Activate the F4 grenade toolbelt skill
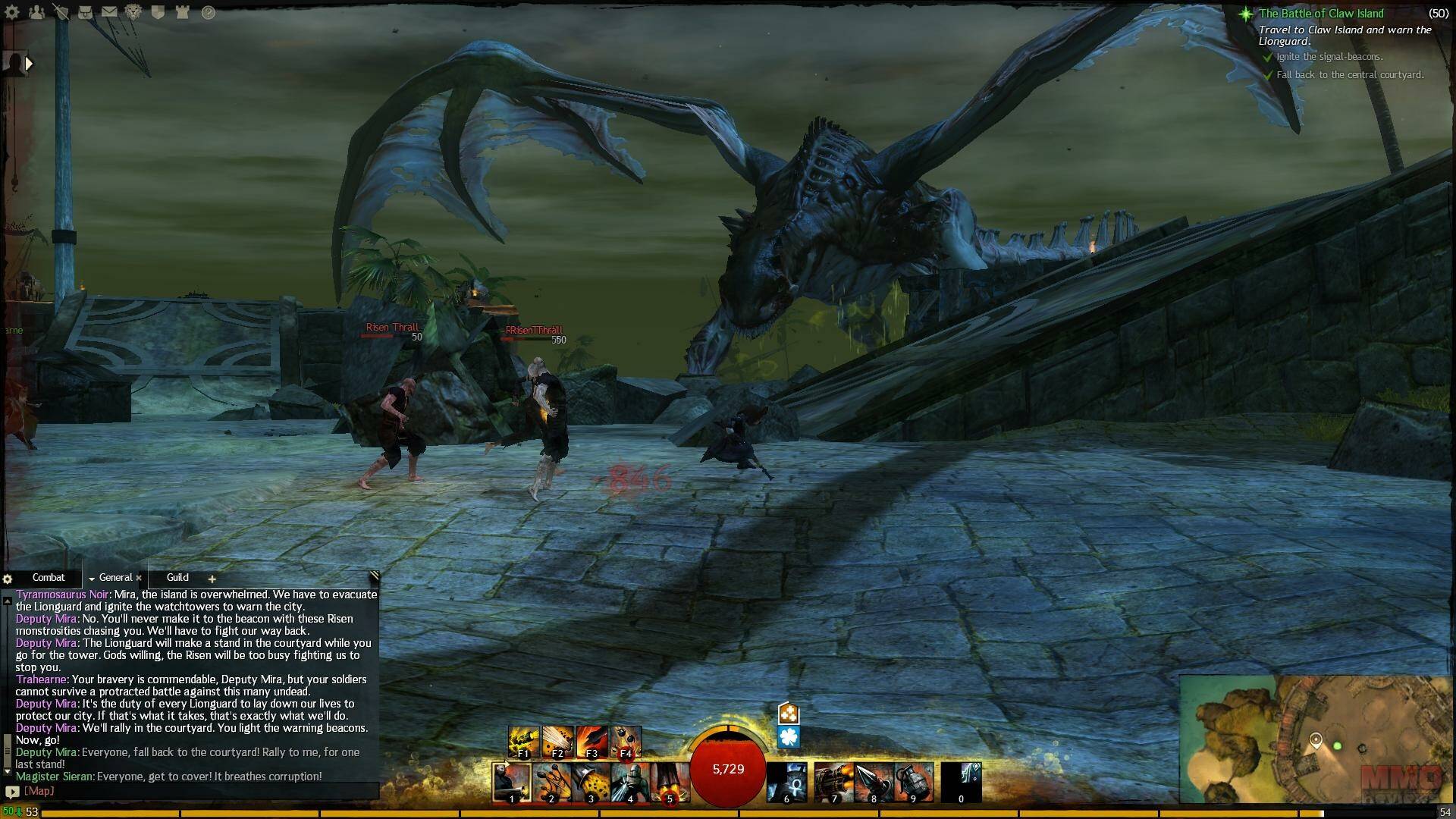Image resolution: width=1456 pixels, height=819 pixels. 626,742
